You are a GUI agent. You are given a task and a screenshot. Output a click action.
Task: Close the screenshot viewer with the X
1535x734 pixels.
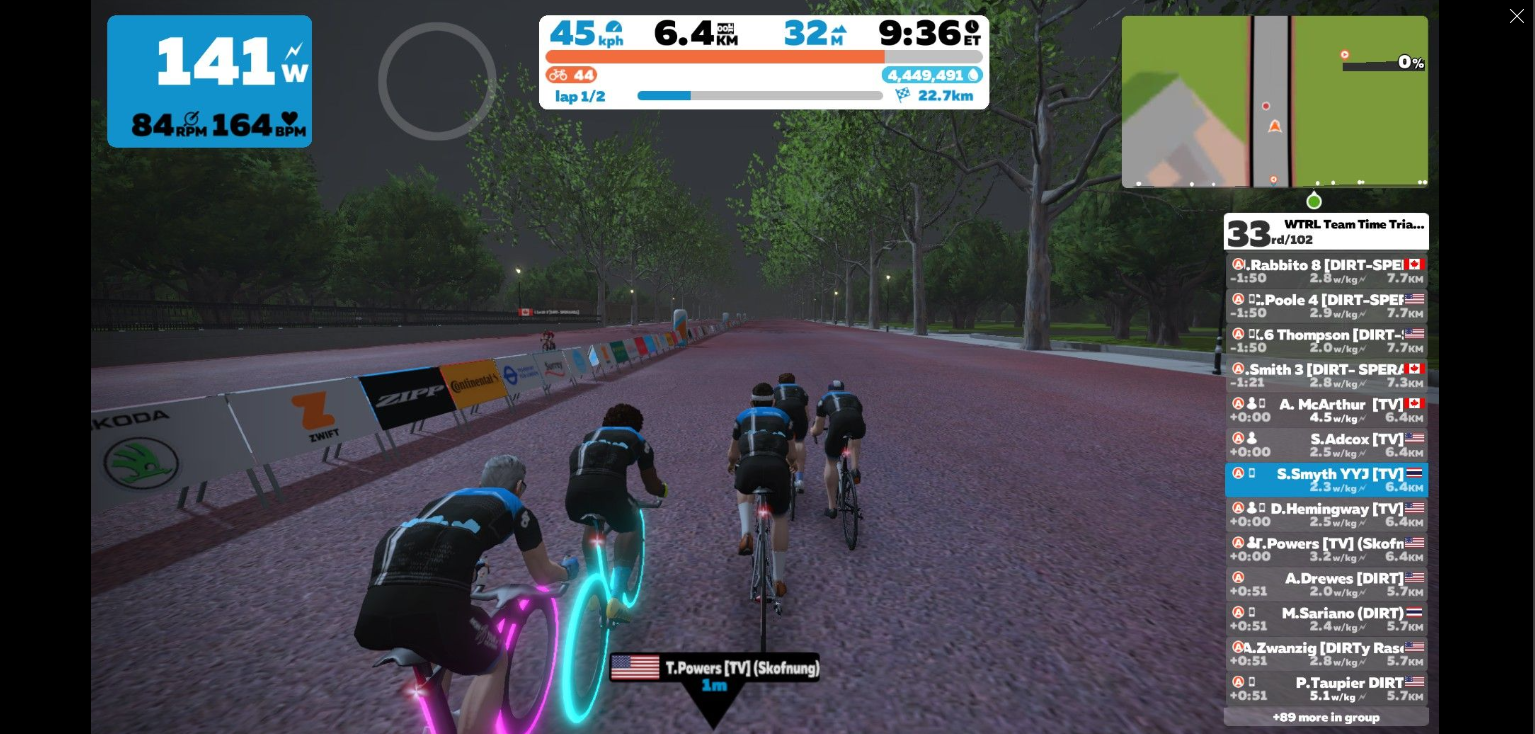[1516, 16]
